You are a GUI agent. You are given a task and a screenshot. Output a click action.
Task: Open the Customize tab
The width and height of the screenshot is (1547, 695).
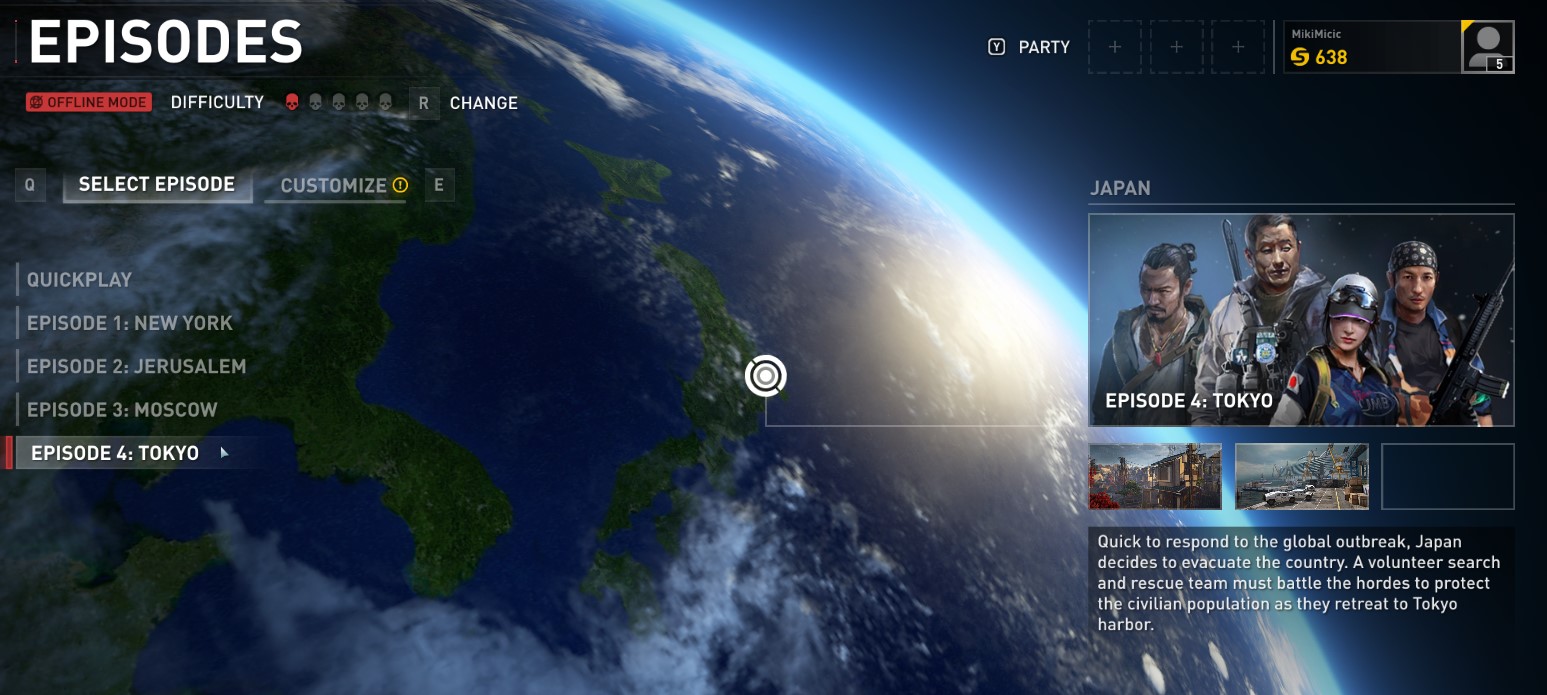coord(334,186)
